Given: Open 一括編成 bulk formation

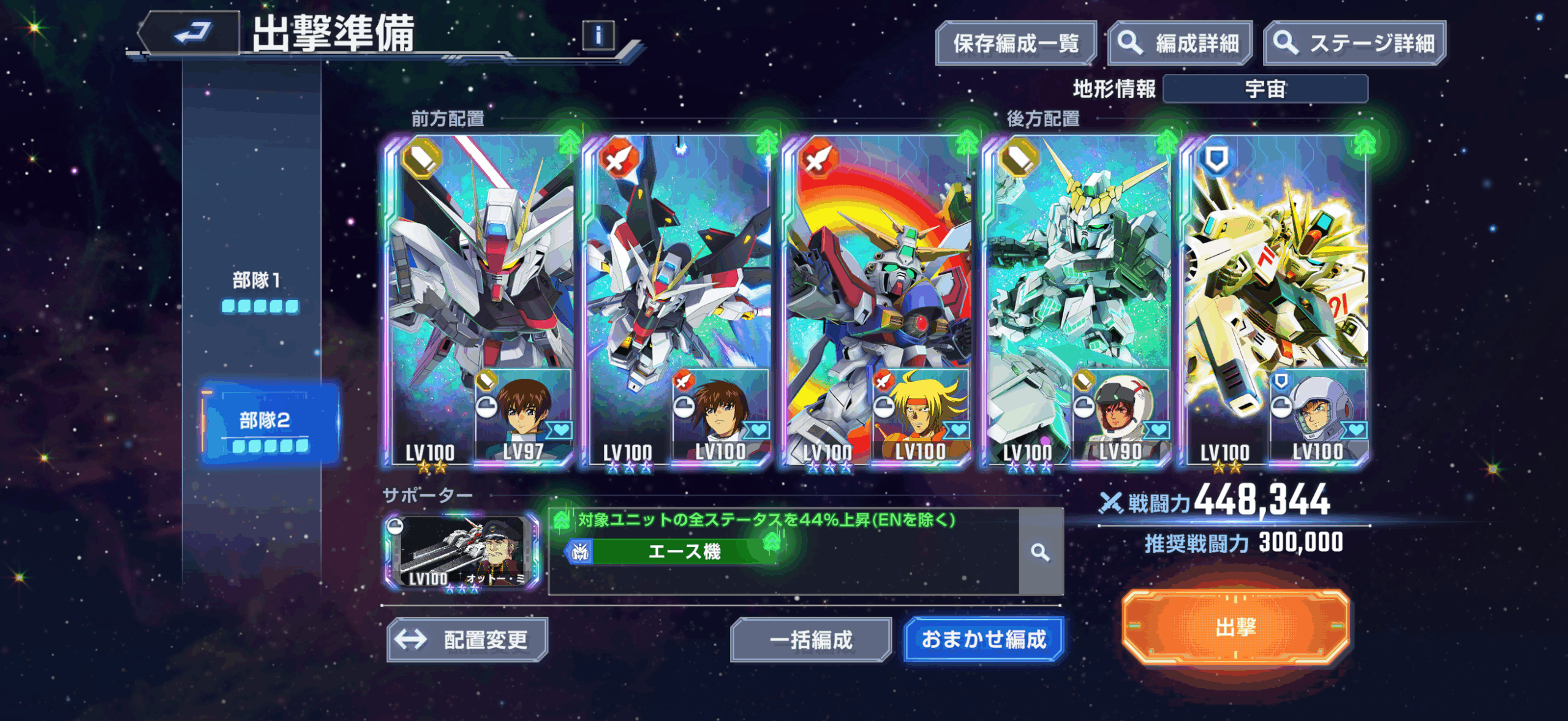Looking at the screenshot, I should (x=810, y=640).
